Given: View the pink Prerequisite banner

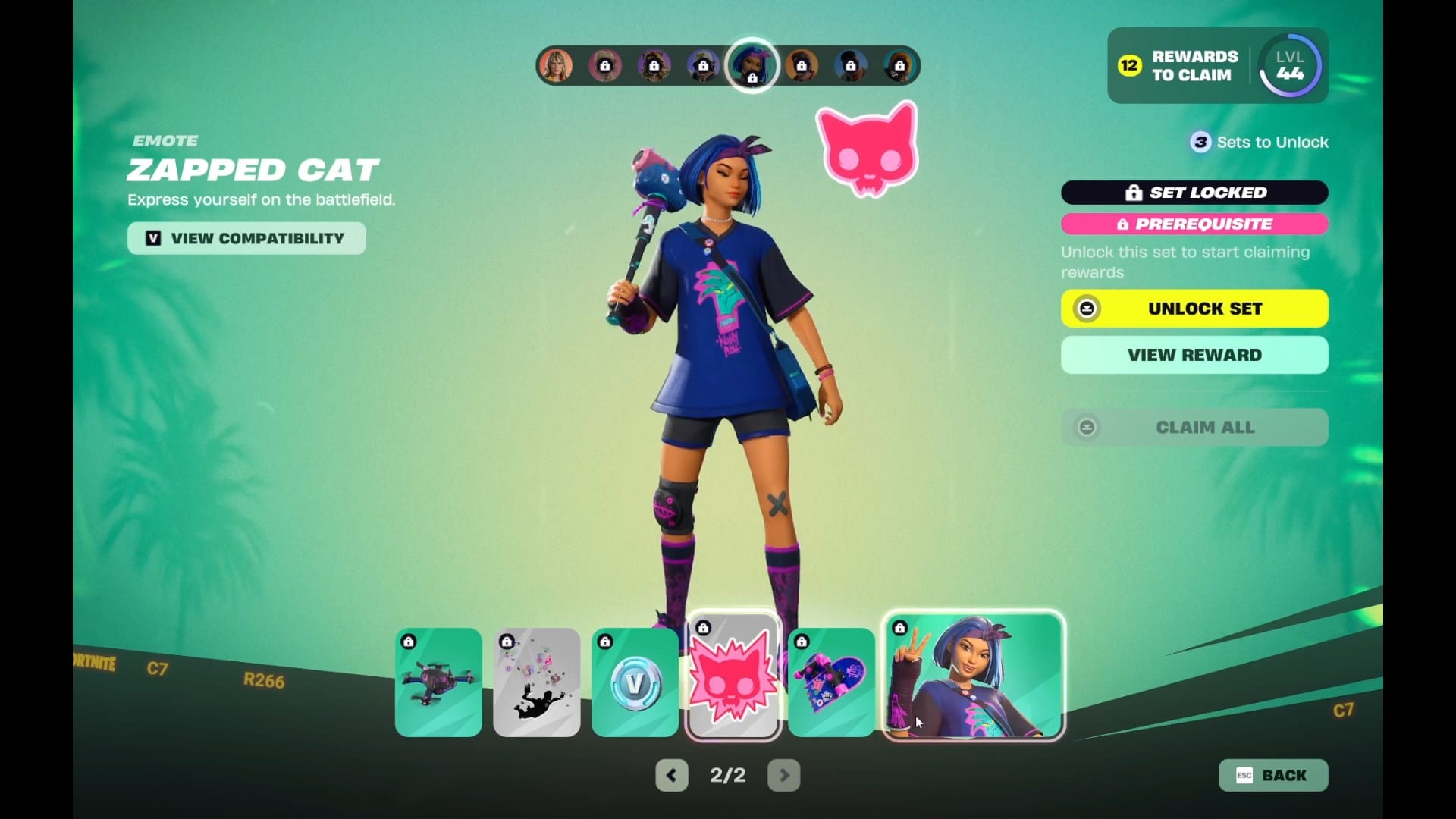Looking at the screenshot, I should pos(1194,224).
